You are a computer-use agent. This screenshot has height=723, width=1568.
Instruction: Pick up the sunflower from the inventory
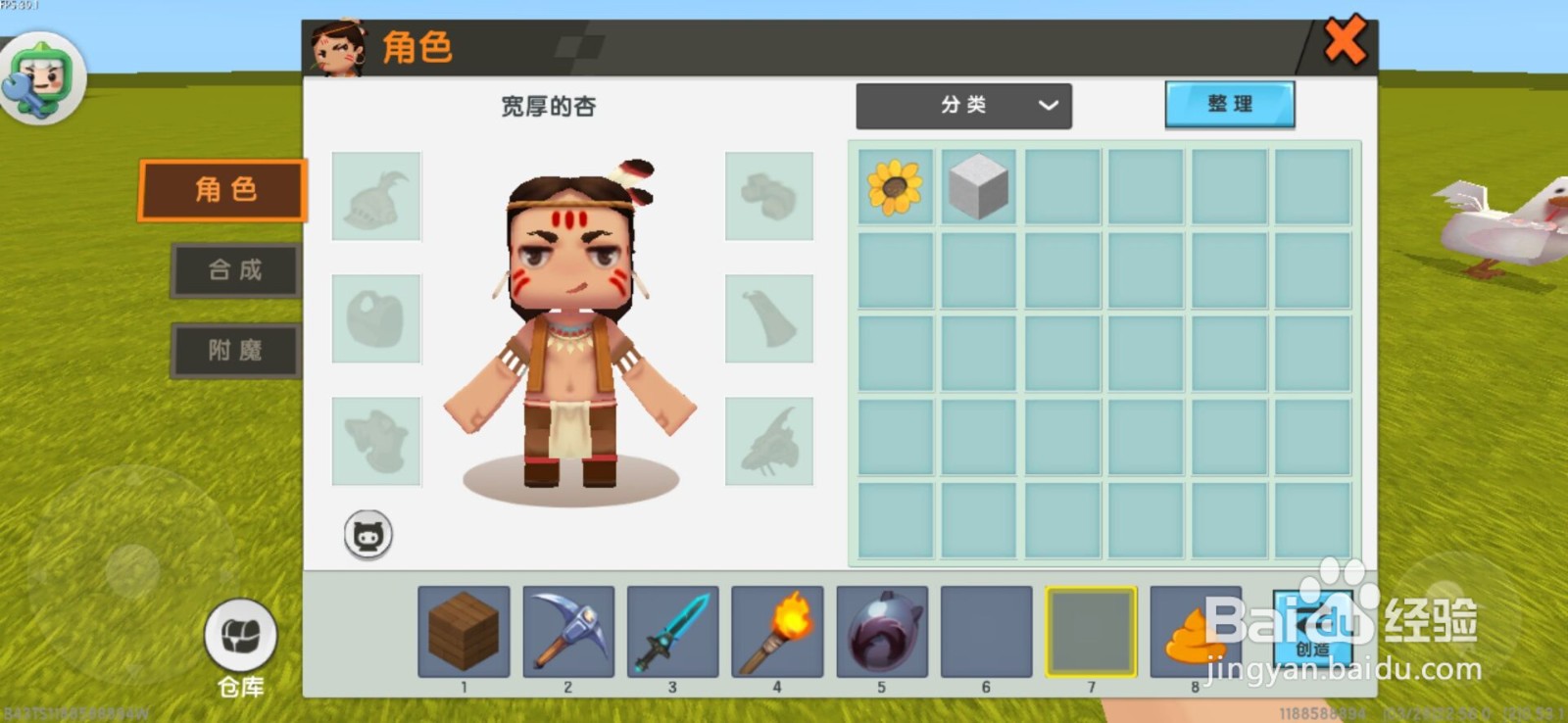(x=895, y=187)
